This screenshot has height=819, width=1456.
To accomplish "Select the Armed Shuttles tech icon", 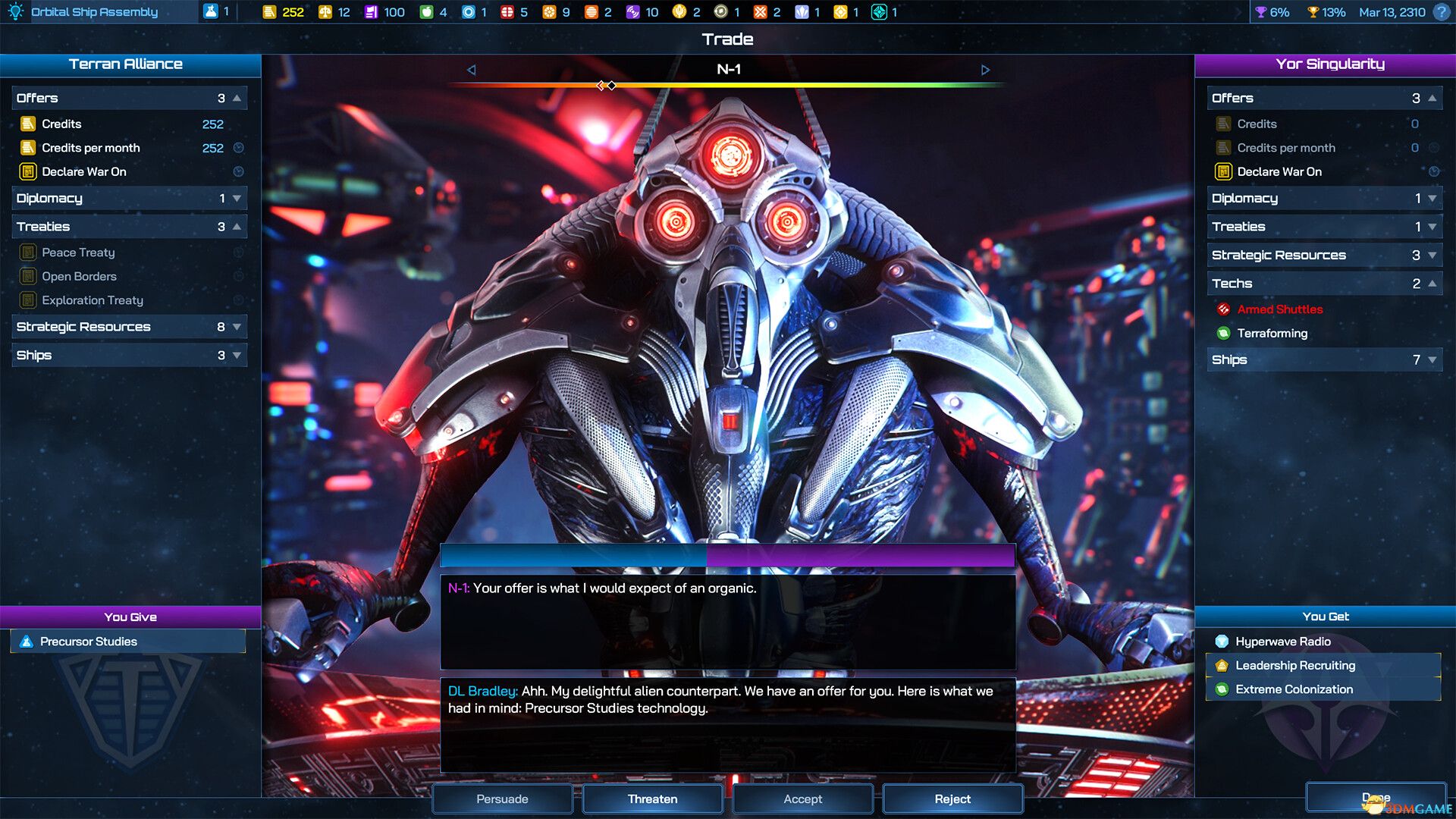I will [1224, 309].
